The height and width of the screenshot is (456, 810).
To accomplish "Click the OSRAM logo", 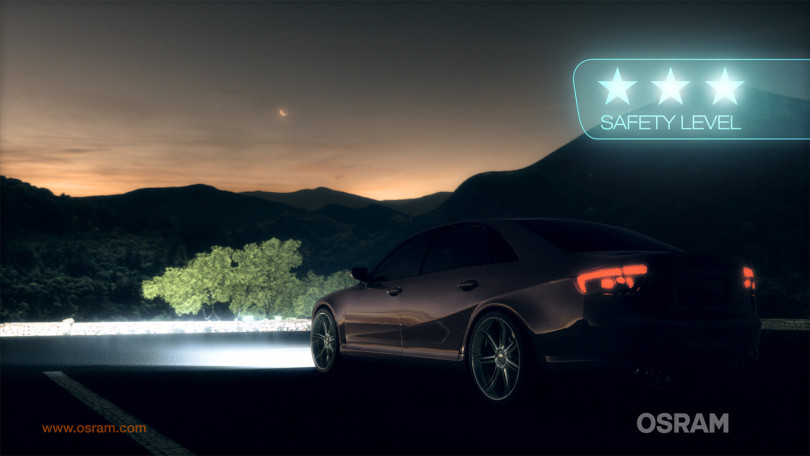I will click(x=682, y=423).
